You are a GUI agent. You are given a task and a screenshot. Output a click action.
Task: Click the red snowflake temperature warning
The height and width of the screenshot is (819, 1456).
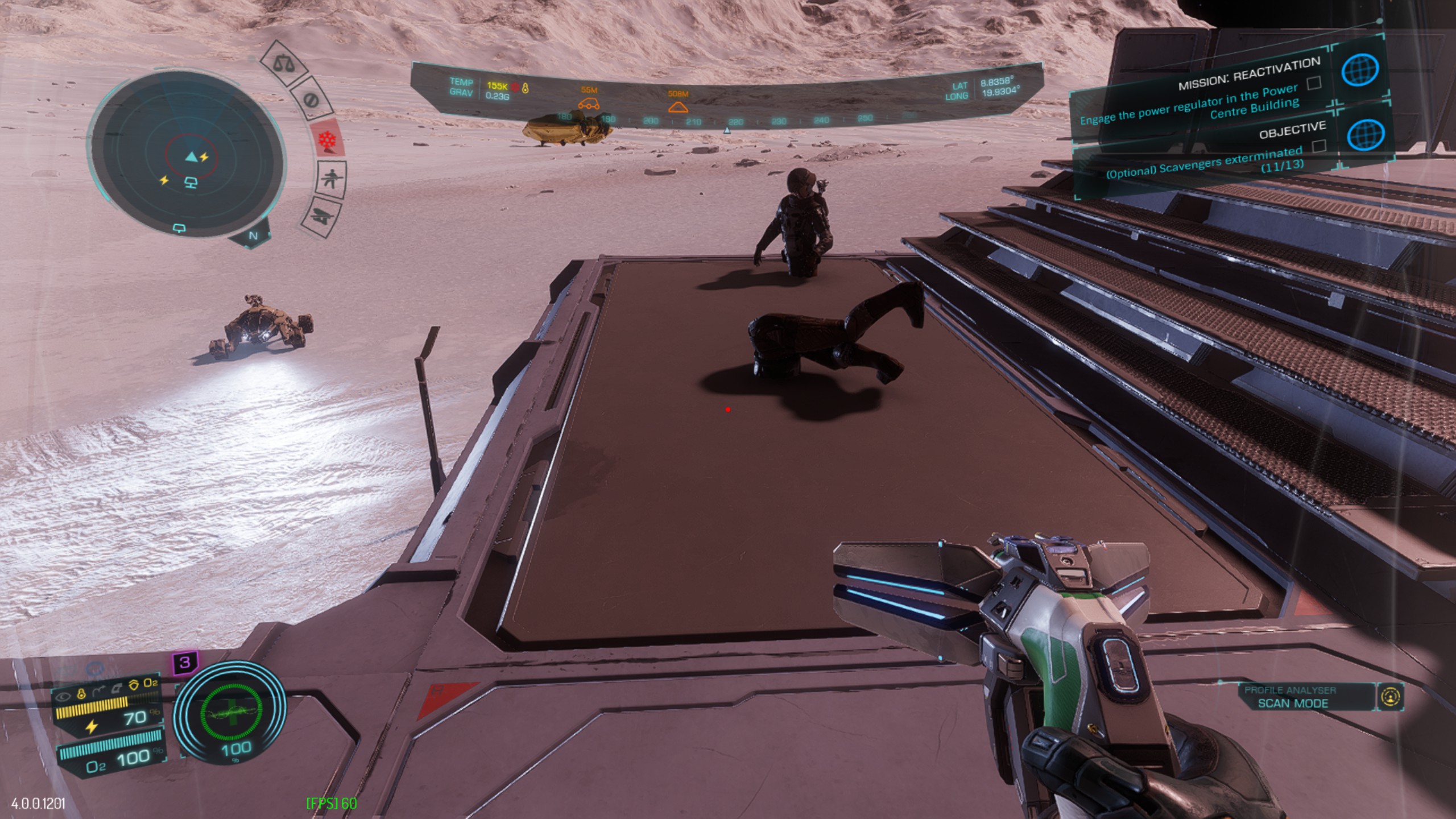click(328, 139)
